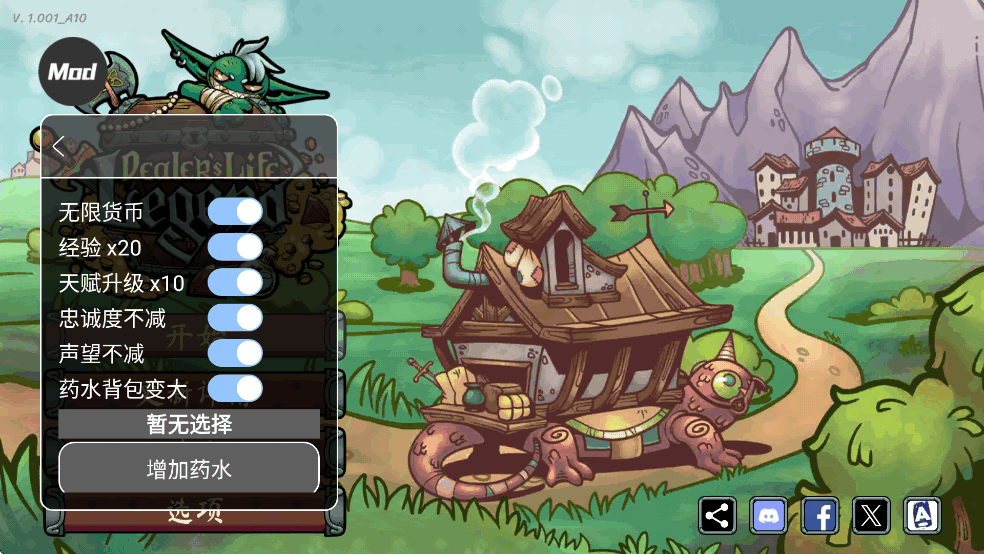The height and width of the screenshot is (554, 984).
Task: Visit the Facebook page icon
Action: click(820, 516)
